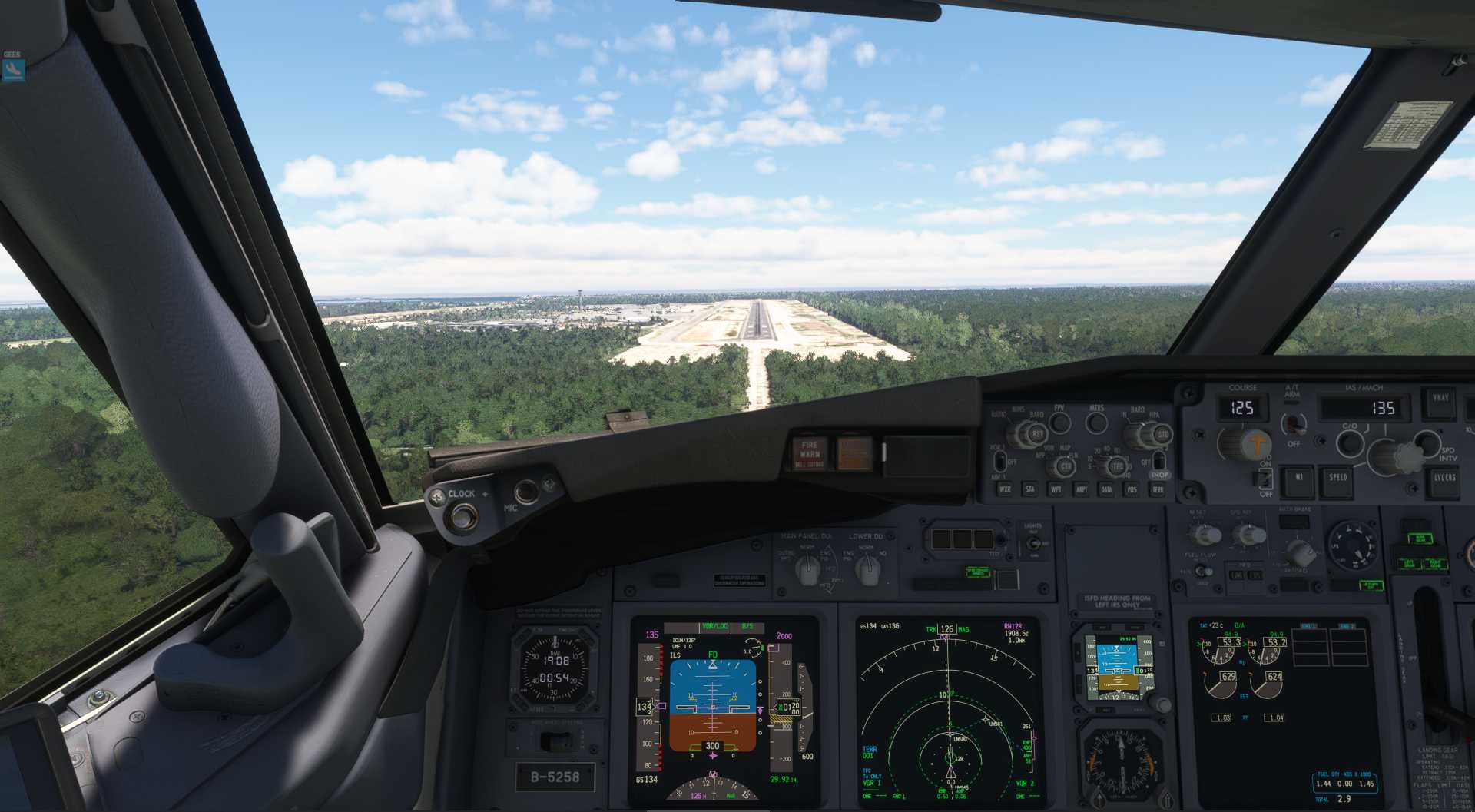Toggle the POS map button

click(1132, 489)
